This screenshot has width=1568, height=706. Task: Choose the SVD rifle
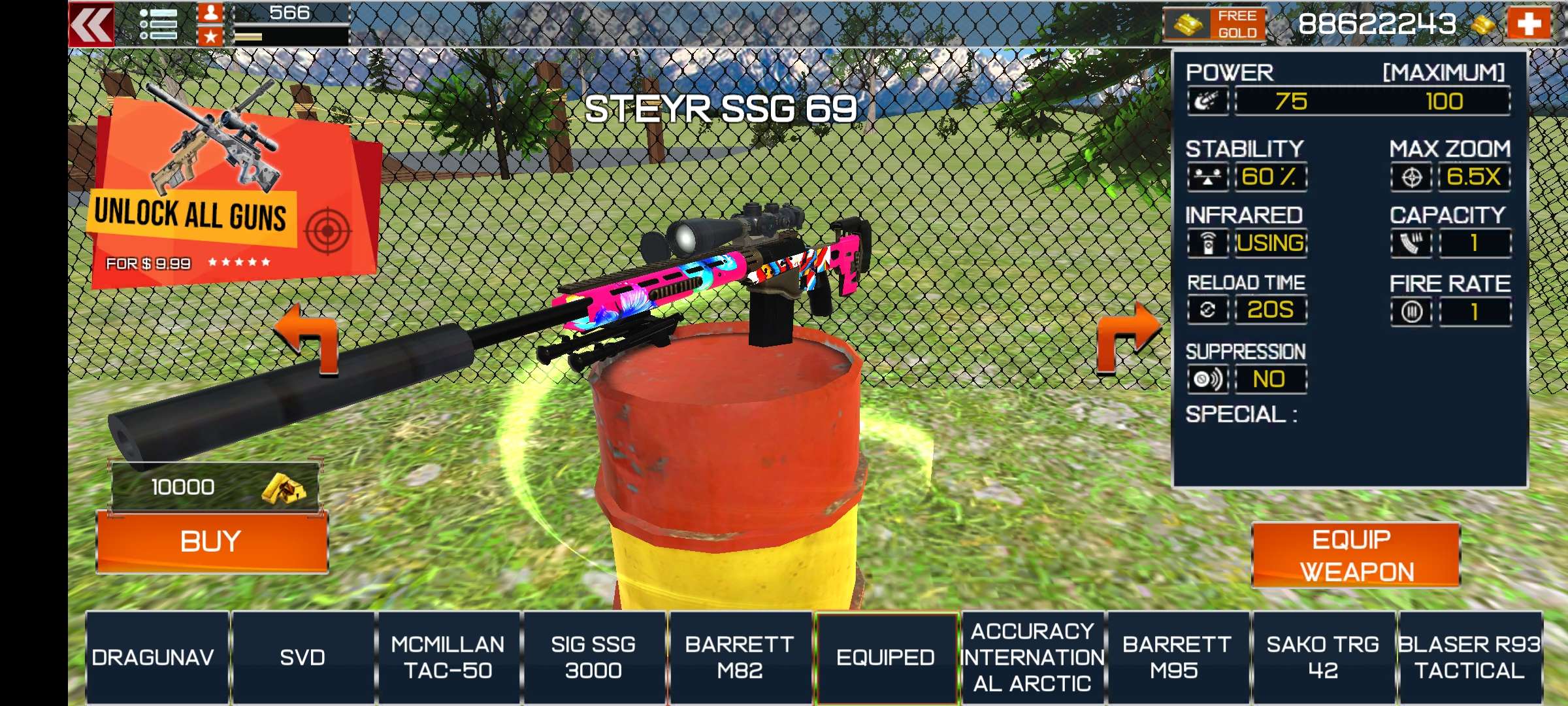[302, 657]
